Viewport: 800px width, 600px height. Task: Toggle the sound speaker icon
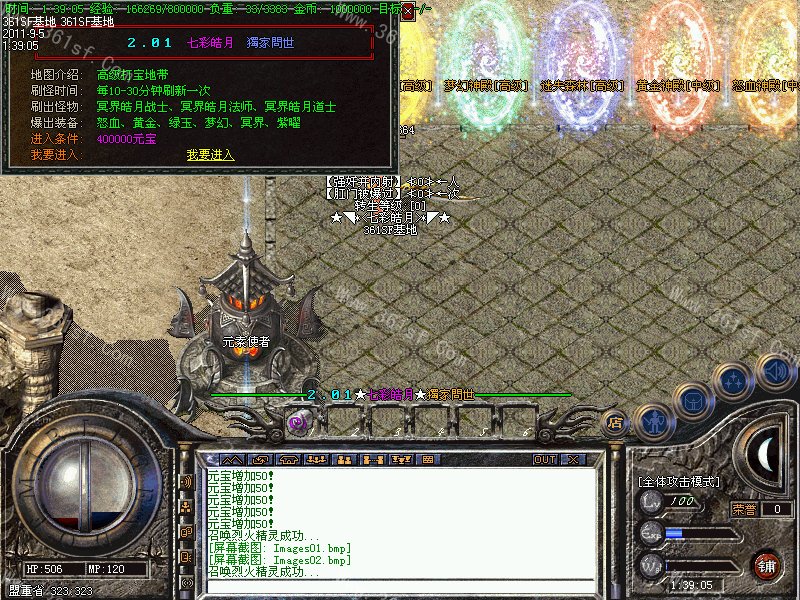point(776,371)
